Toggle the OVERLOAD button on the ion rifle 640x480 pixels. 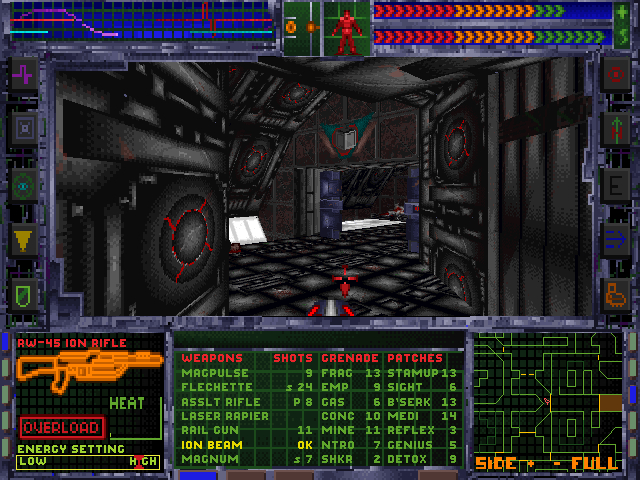click(61, 427)
